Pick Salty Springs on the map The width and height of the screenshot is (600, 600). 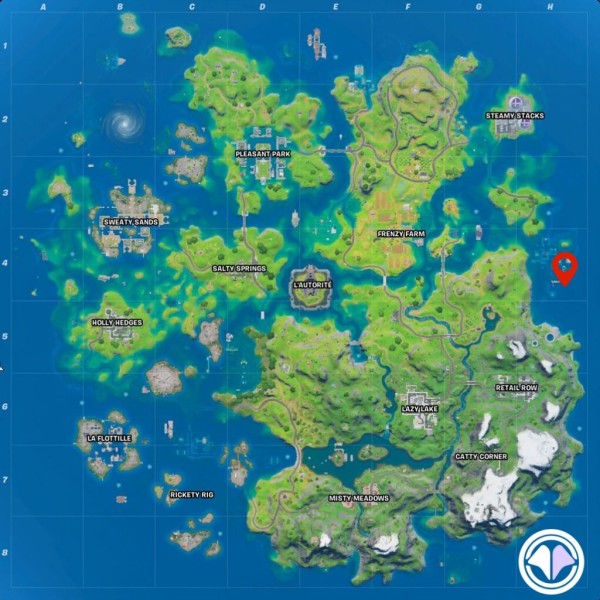pos(238,269)
